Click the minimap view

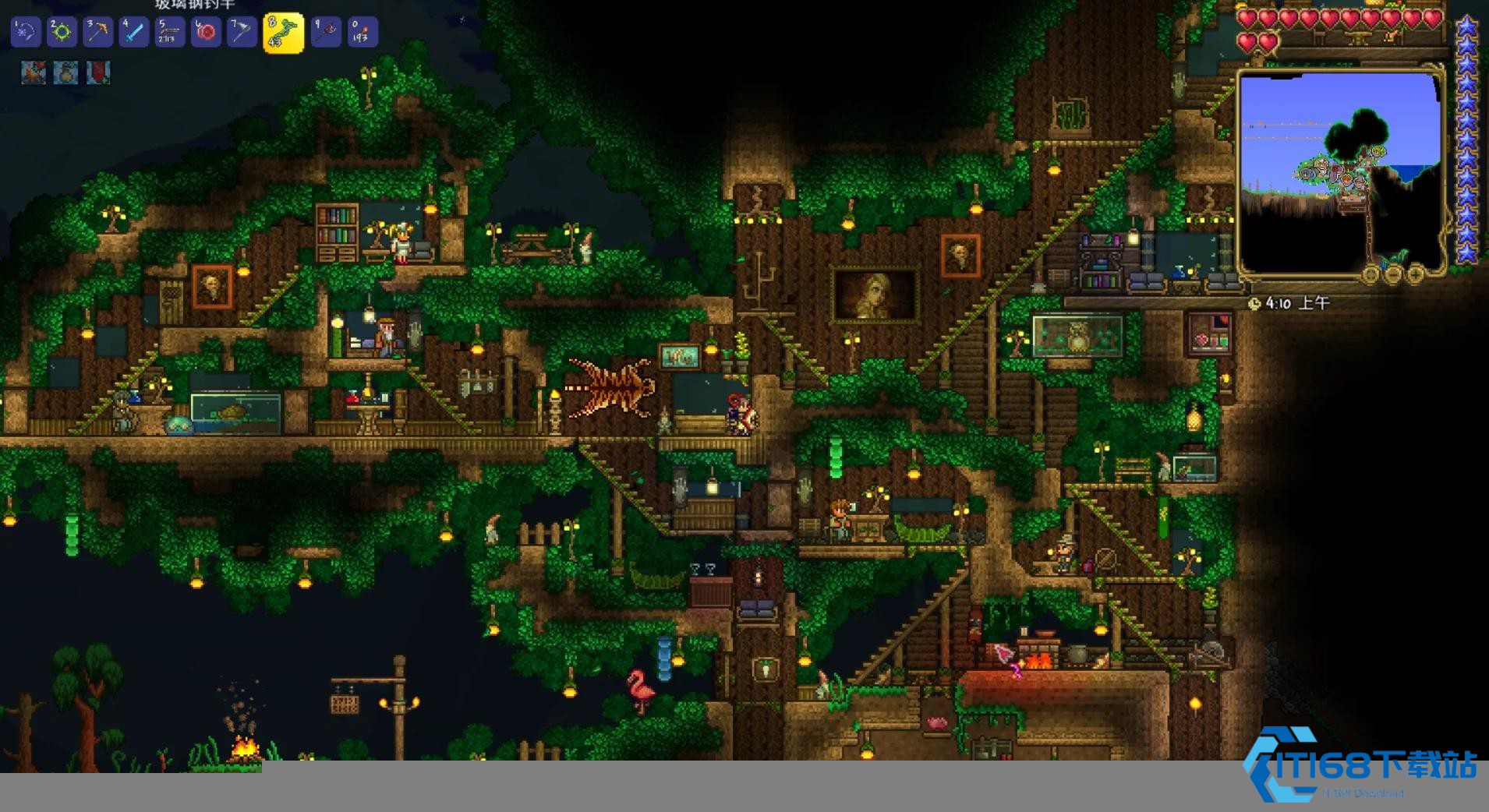[1339, 171]
